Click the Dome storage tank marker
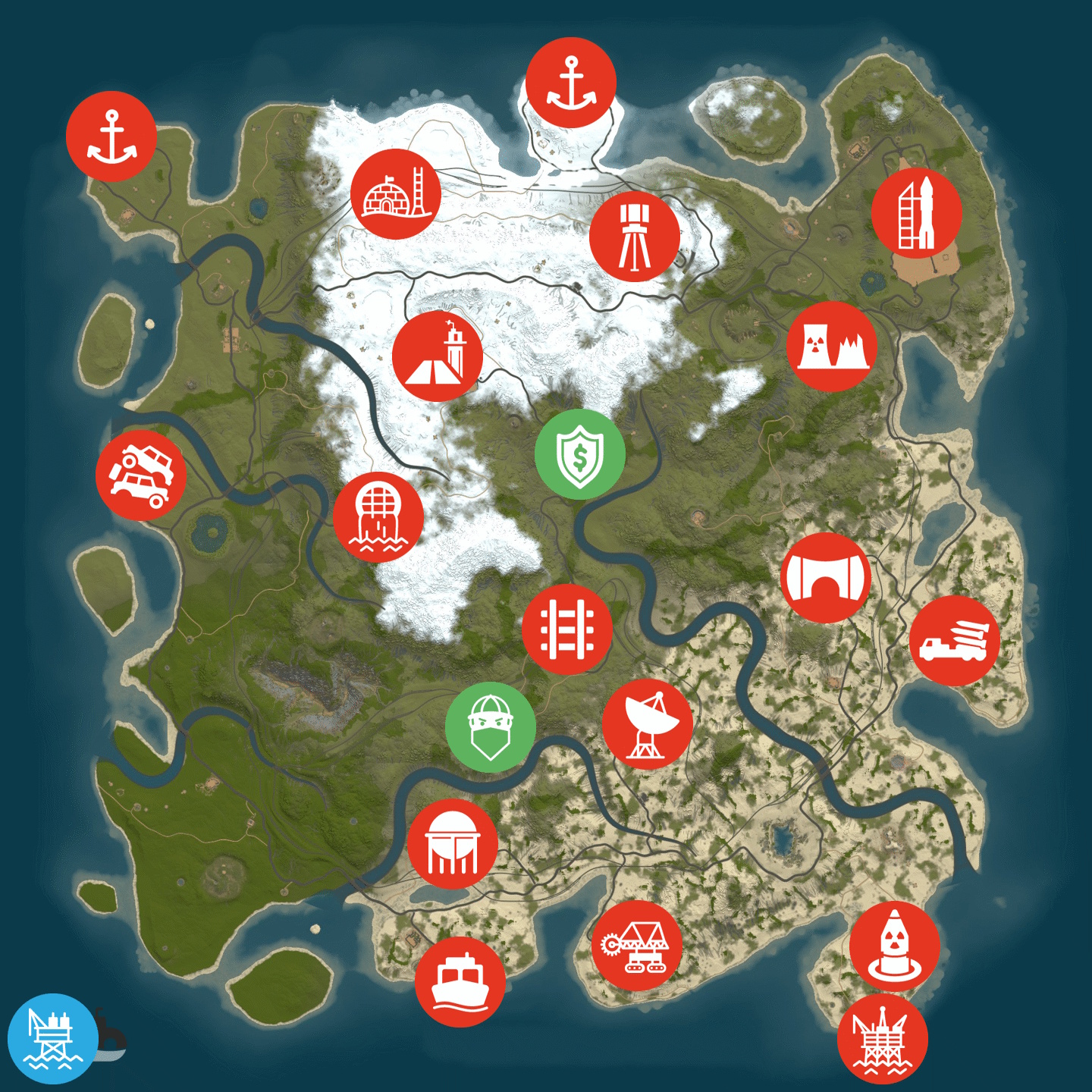This screenshot has height=1092, width=1092. 453,843
